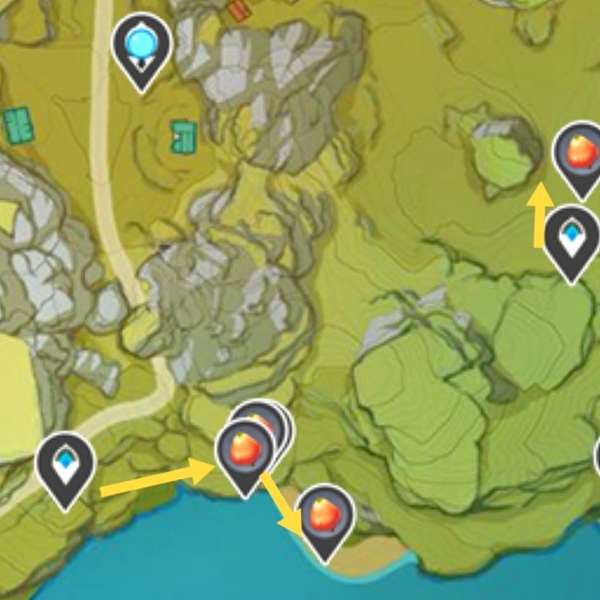Open the red fruit marker near the small rocky hill
The width and height of the screenshot is (600, 600).
coord(580,154)
